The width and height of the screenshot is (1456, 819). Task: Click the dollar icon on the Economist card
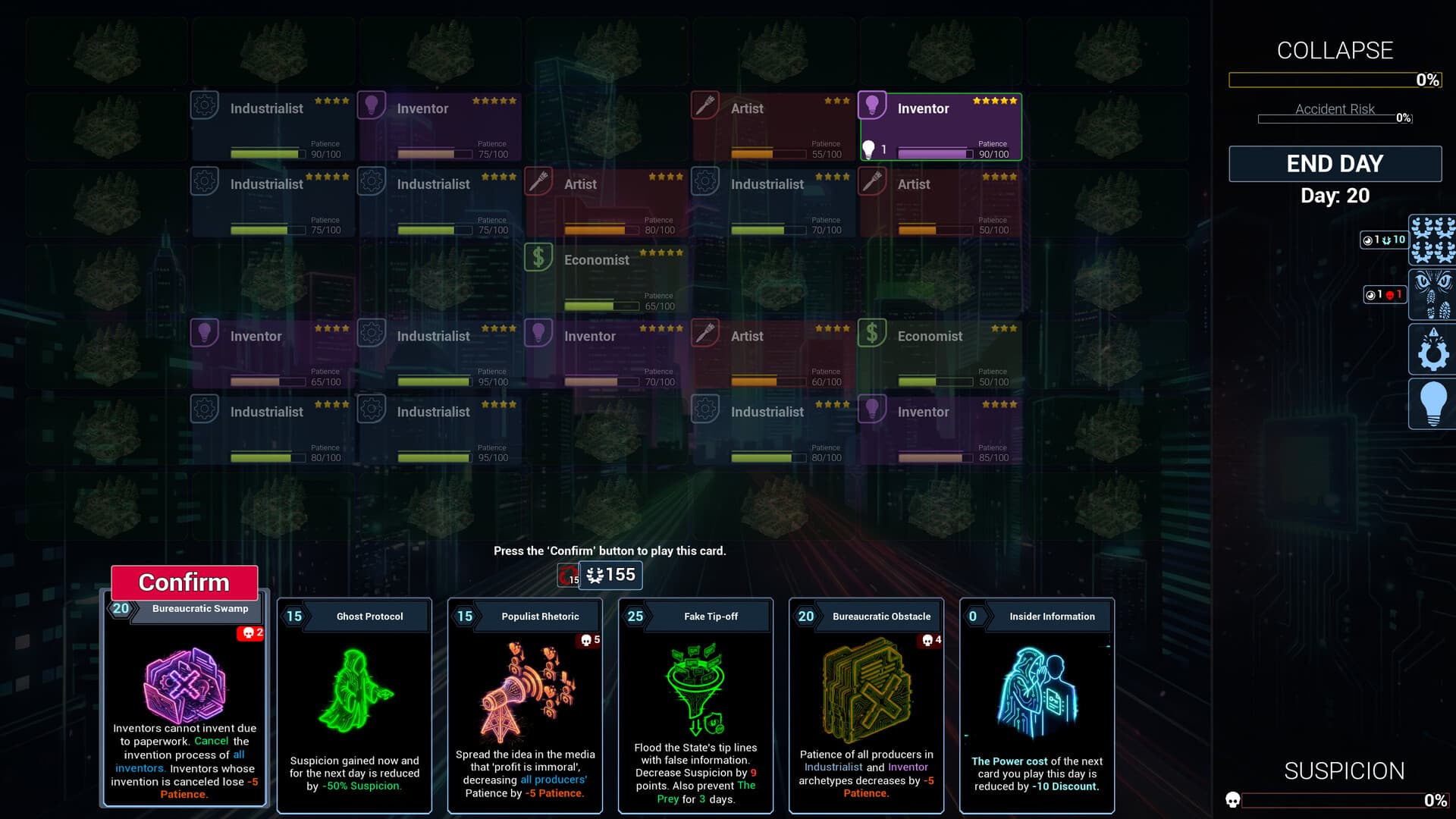(x=538, y=256)
